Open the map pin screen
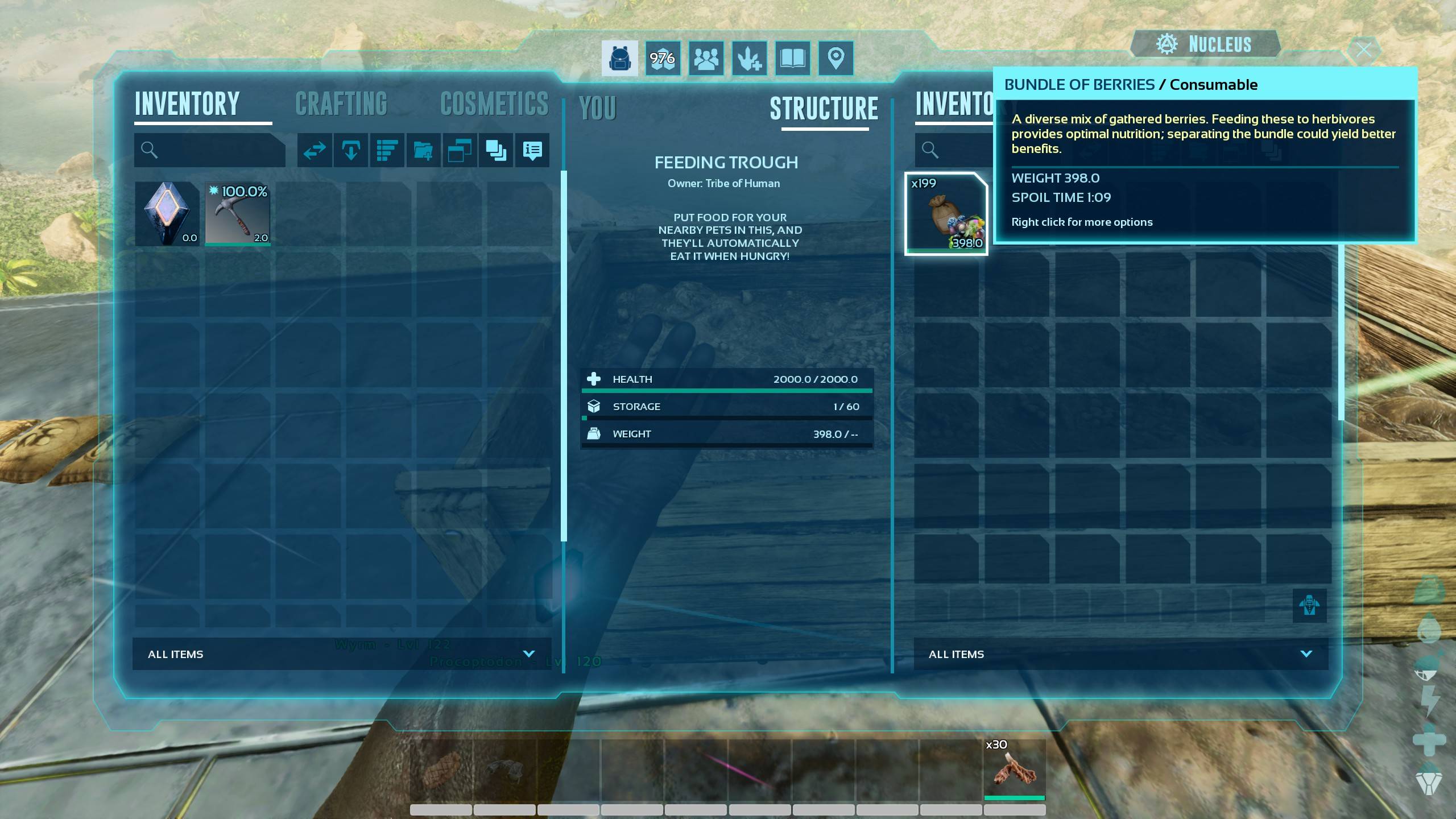1456x819 pixels. click(835, 58)
